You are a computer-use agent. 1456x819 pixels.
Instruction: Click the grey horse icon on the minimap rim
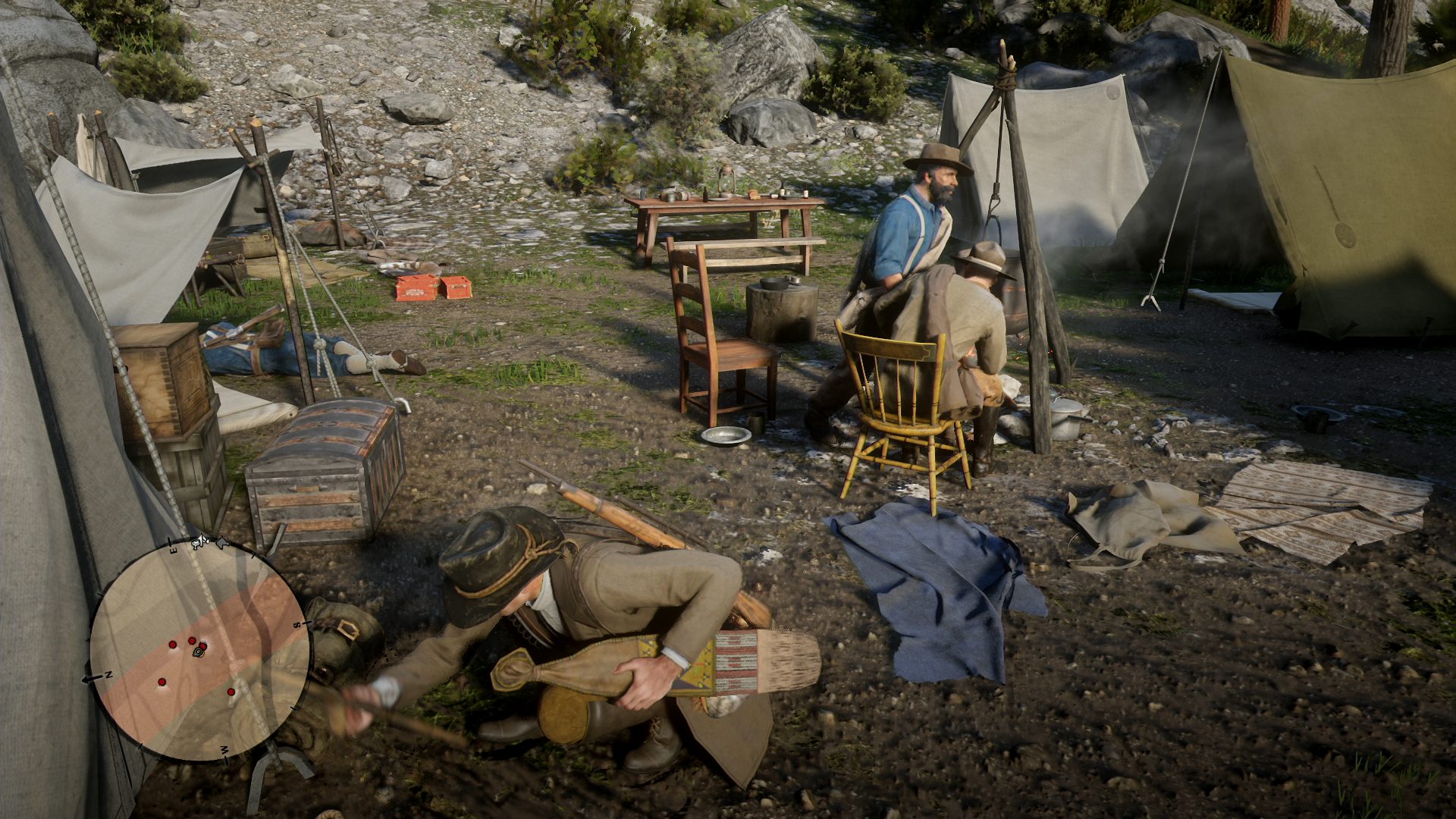[x=222, y=542]
